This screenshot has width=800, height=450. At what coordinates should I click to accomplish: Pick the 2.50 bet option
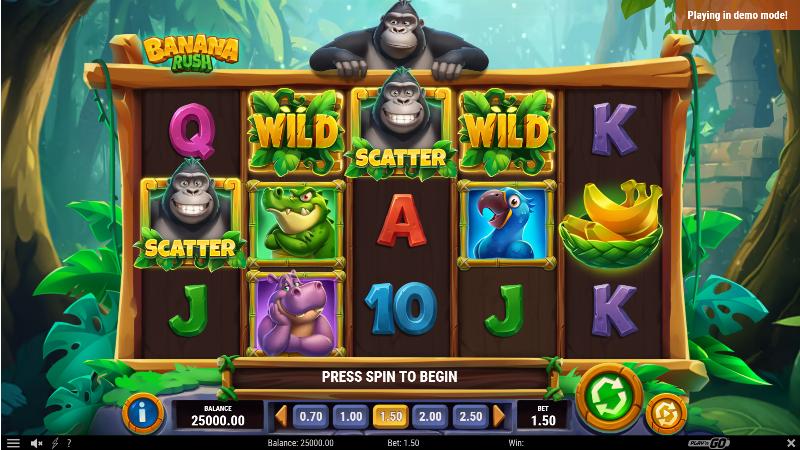click(468, 416)
